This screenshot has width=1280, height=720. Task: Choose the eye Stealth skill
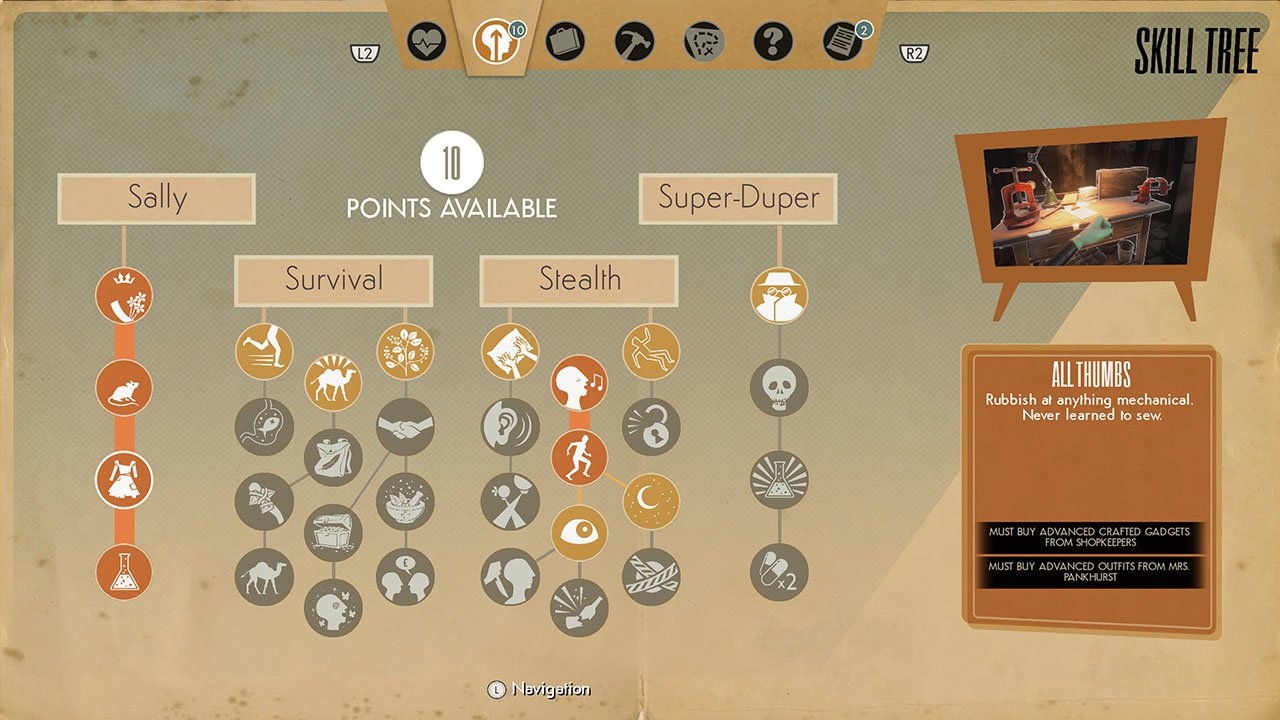click(579, 532)
